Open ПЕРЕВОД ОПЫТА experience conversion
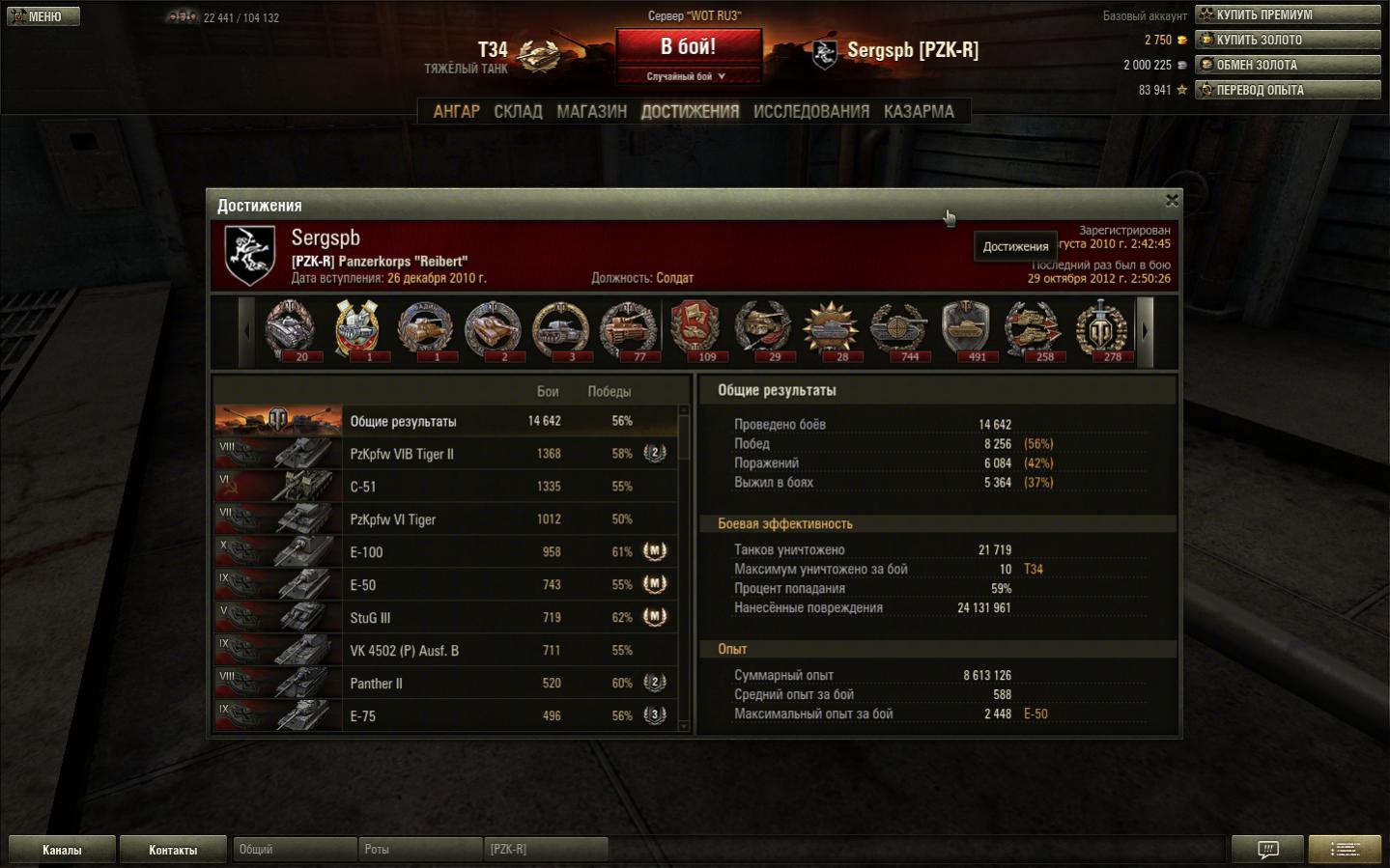The width and height of the screenshot is (1390, 868). click(x=1287, y=90)
